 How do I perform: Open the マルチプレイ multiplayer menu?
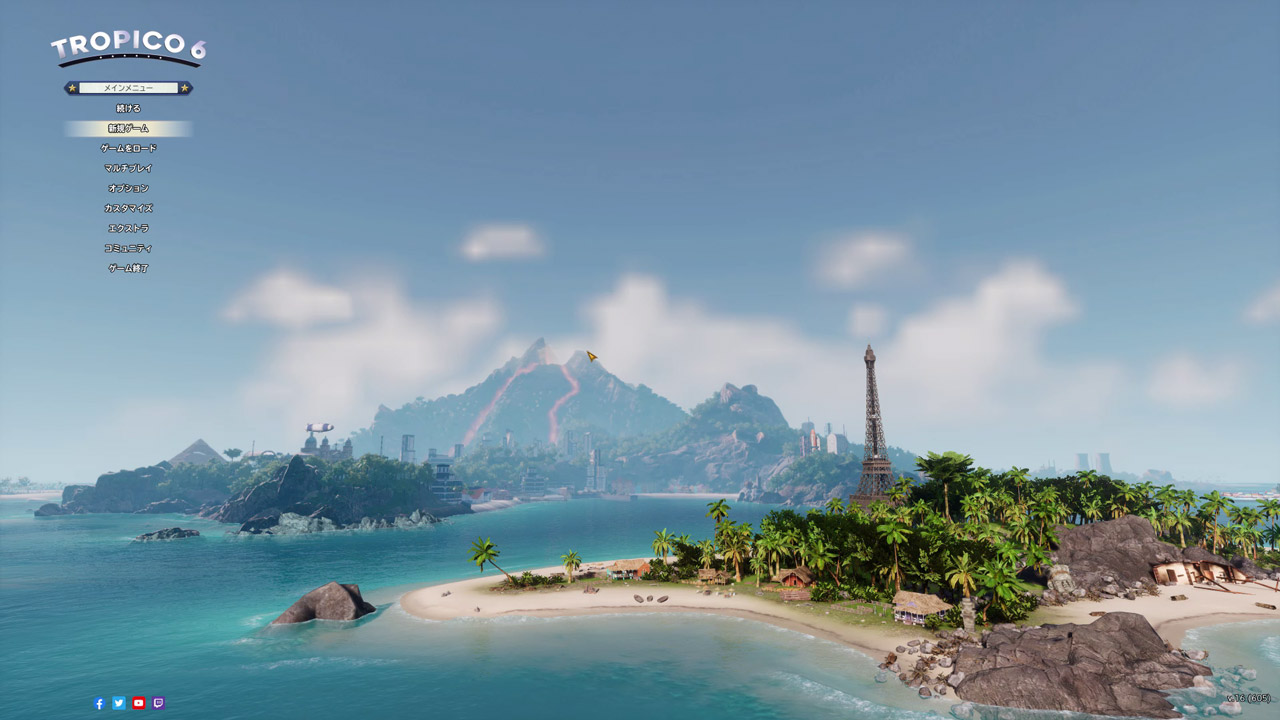(128, 167)
